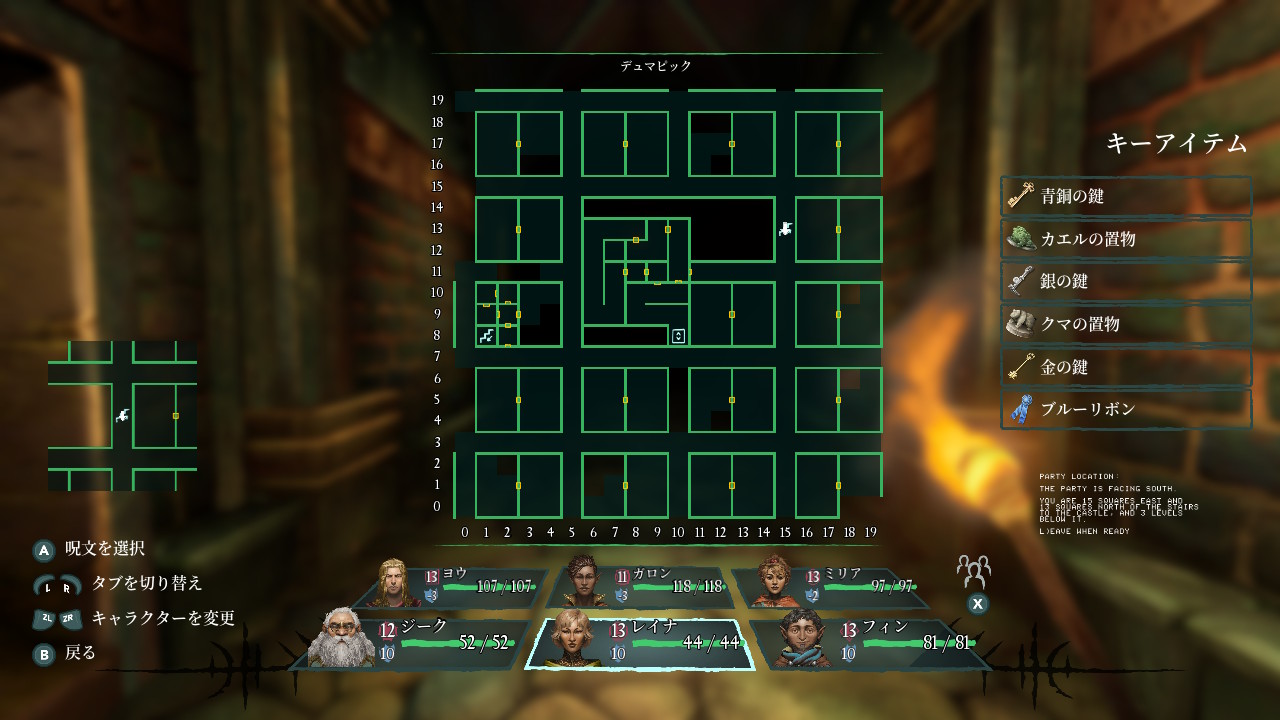Choose the カエルの置物 entry
This screenshot has width=1280, height=720.
tap(1126, 240)
